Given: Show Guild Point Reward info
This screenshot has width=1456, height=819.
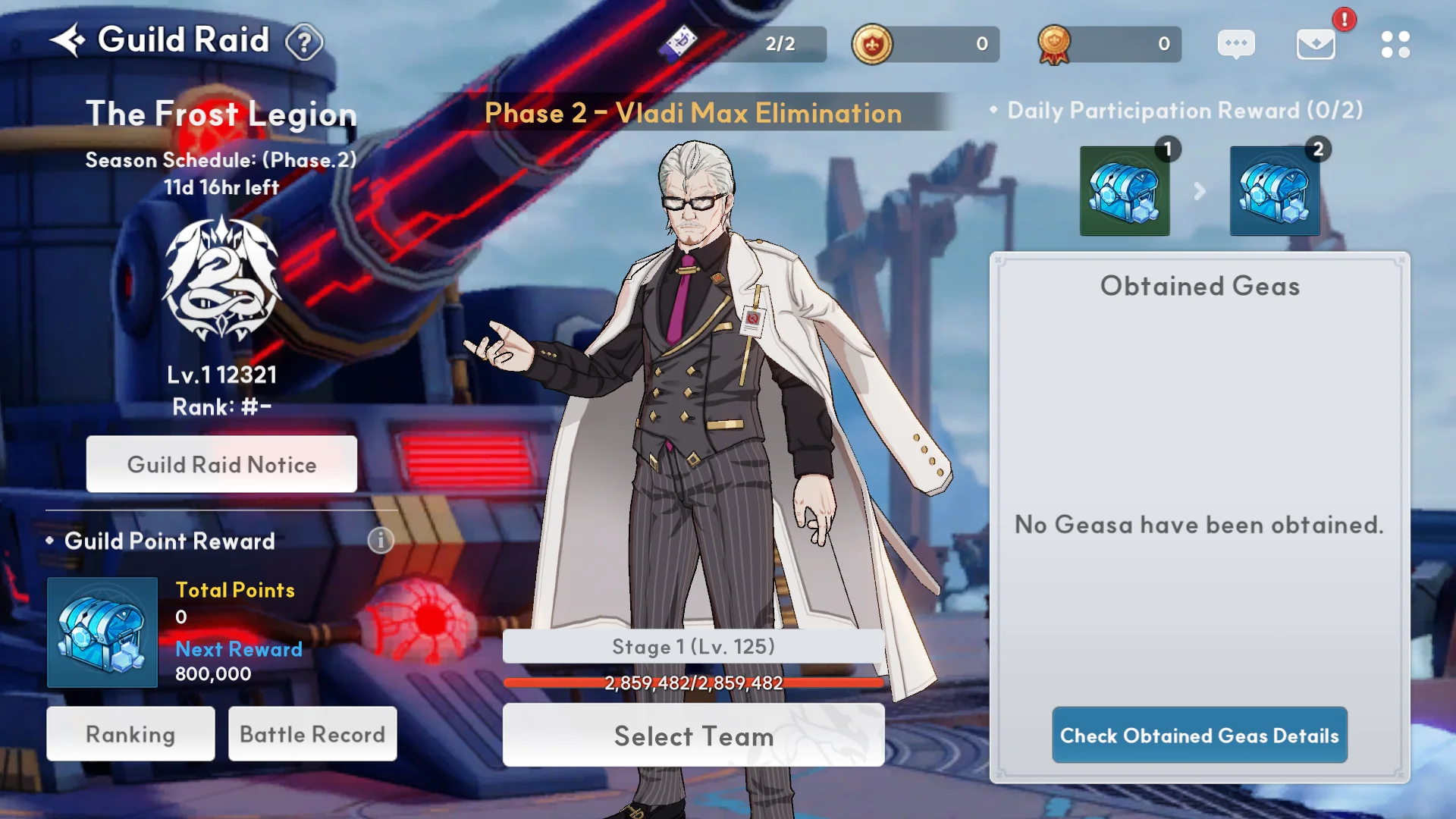Looking at the screenshot, I should 381,540.
